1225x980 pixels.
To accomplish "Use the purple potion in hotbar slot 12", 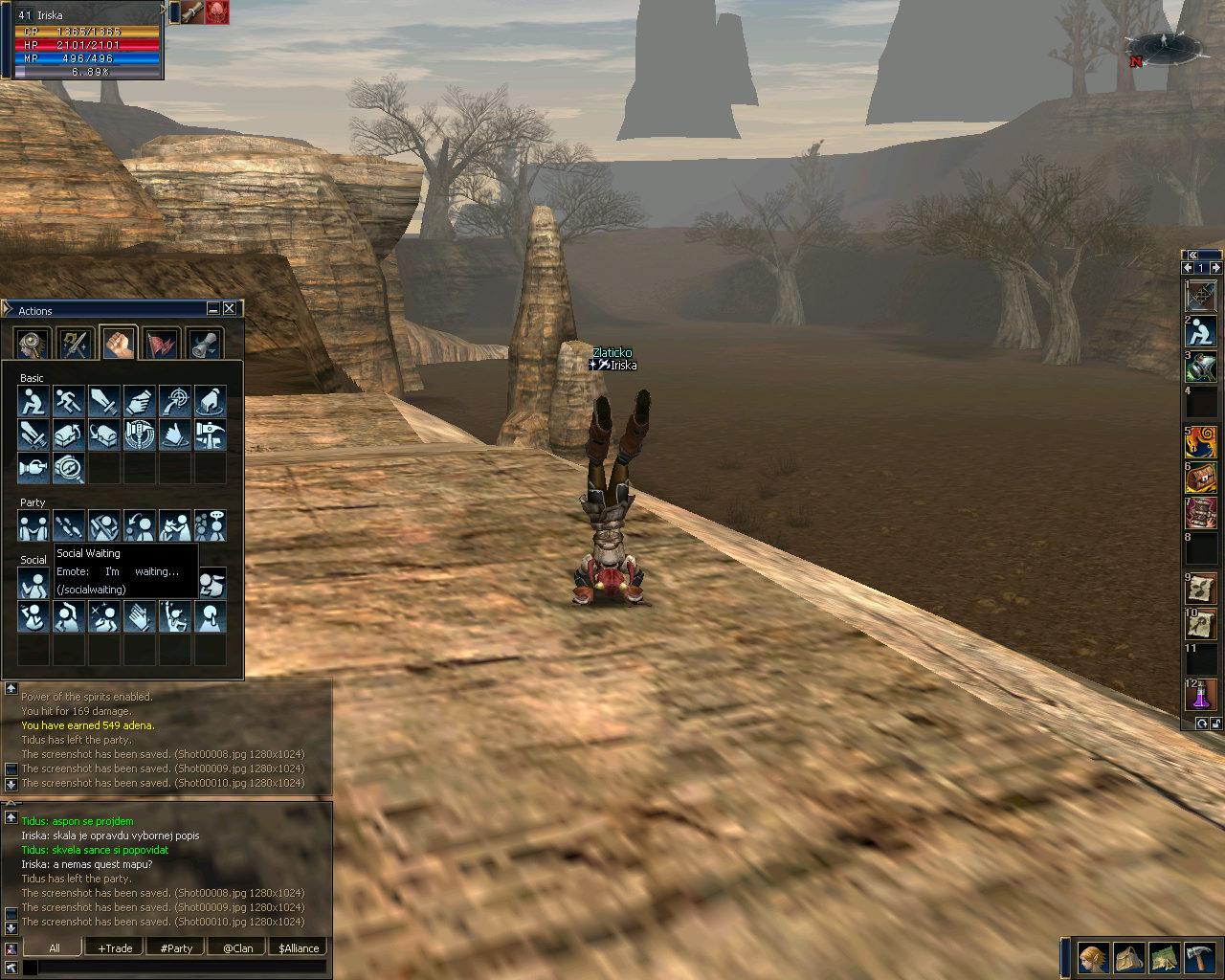I will (1201, 695).
